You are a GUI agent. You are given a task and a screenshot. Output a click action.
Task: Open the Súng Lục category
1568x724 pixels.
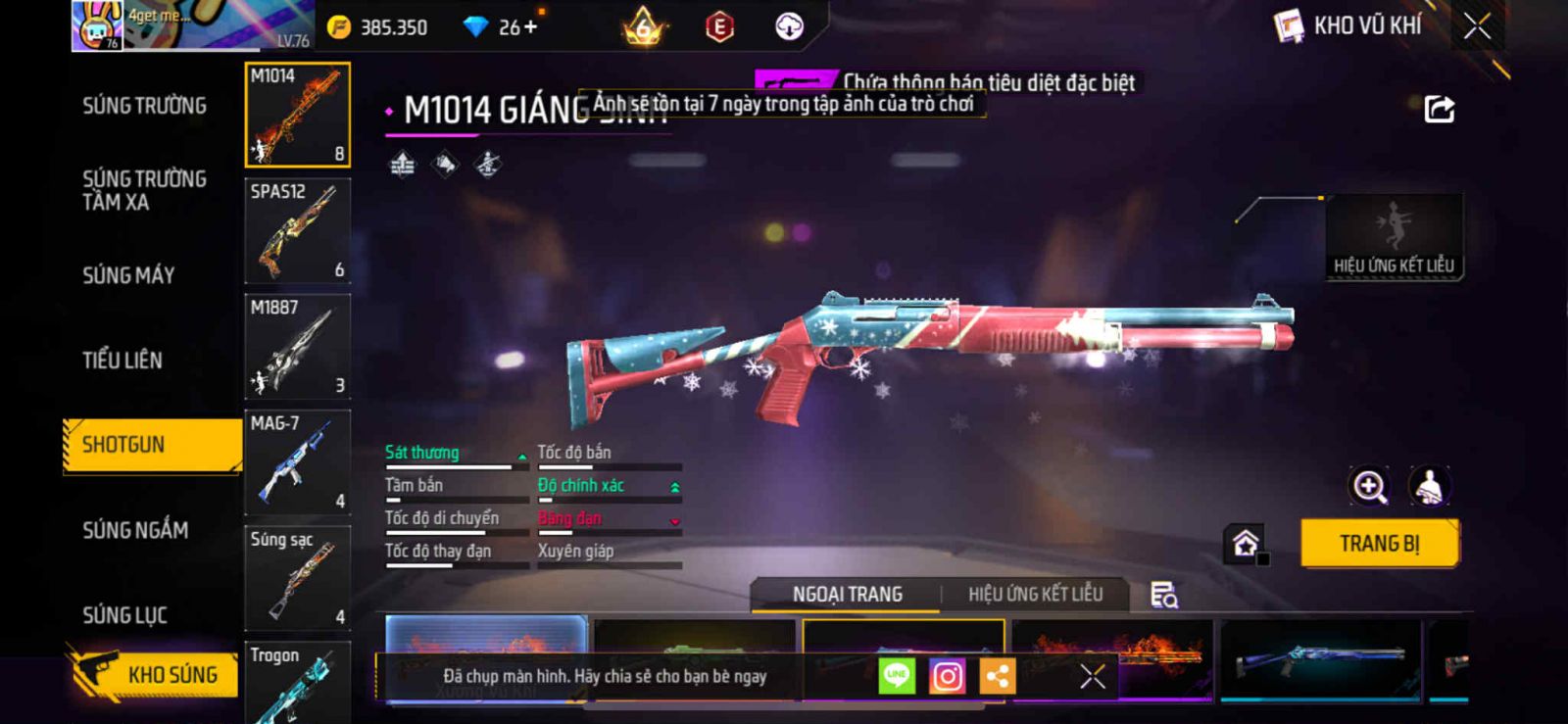click(x=124, y=615)
